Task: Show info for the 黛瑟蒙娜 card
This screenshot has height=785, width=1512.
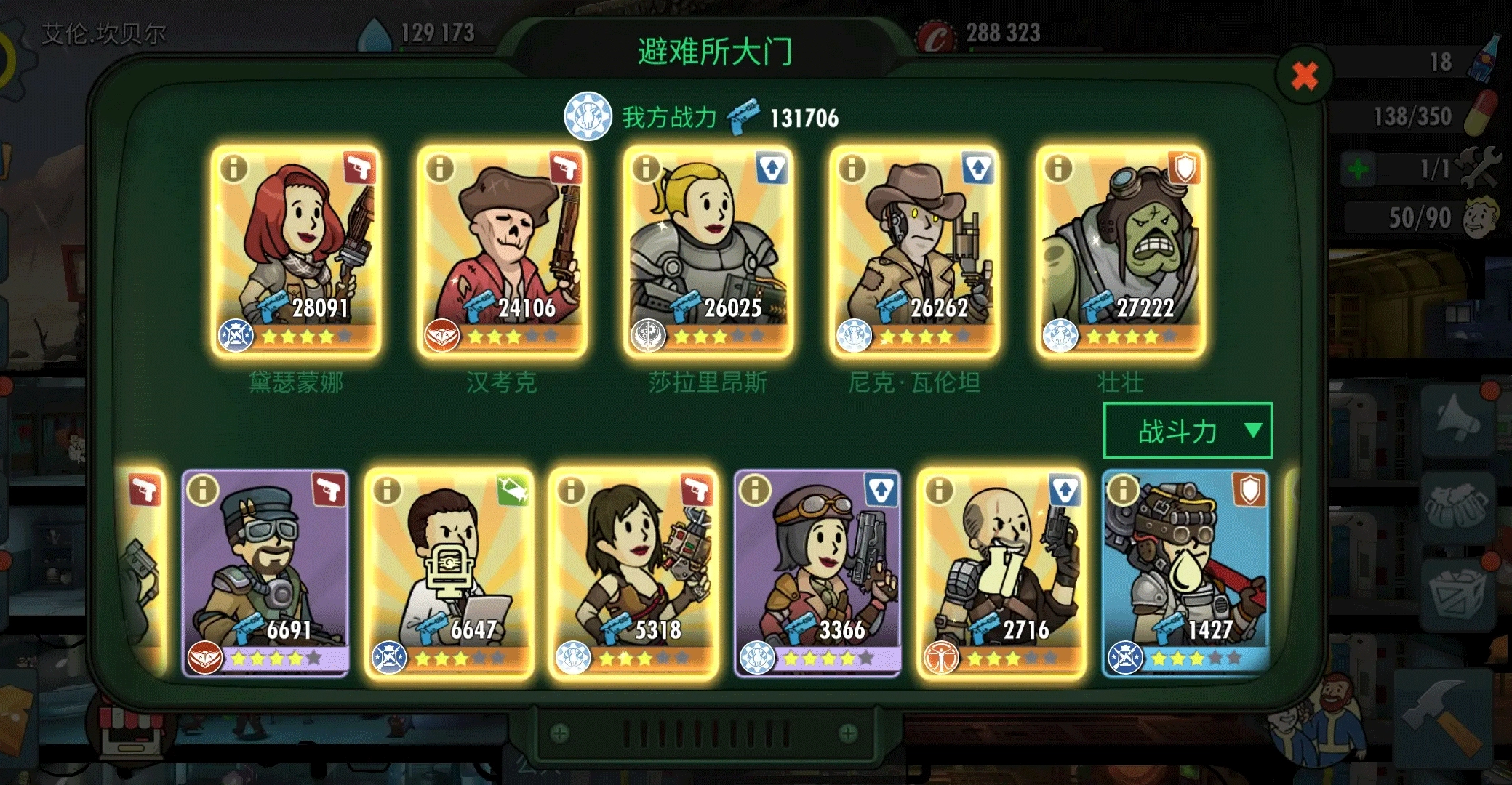Action: coord(233,169)
